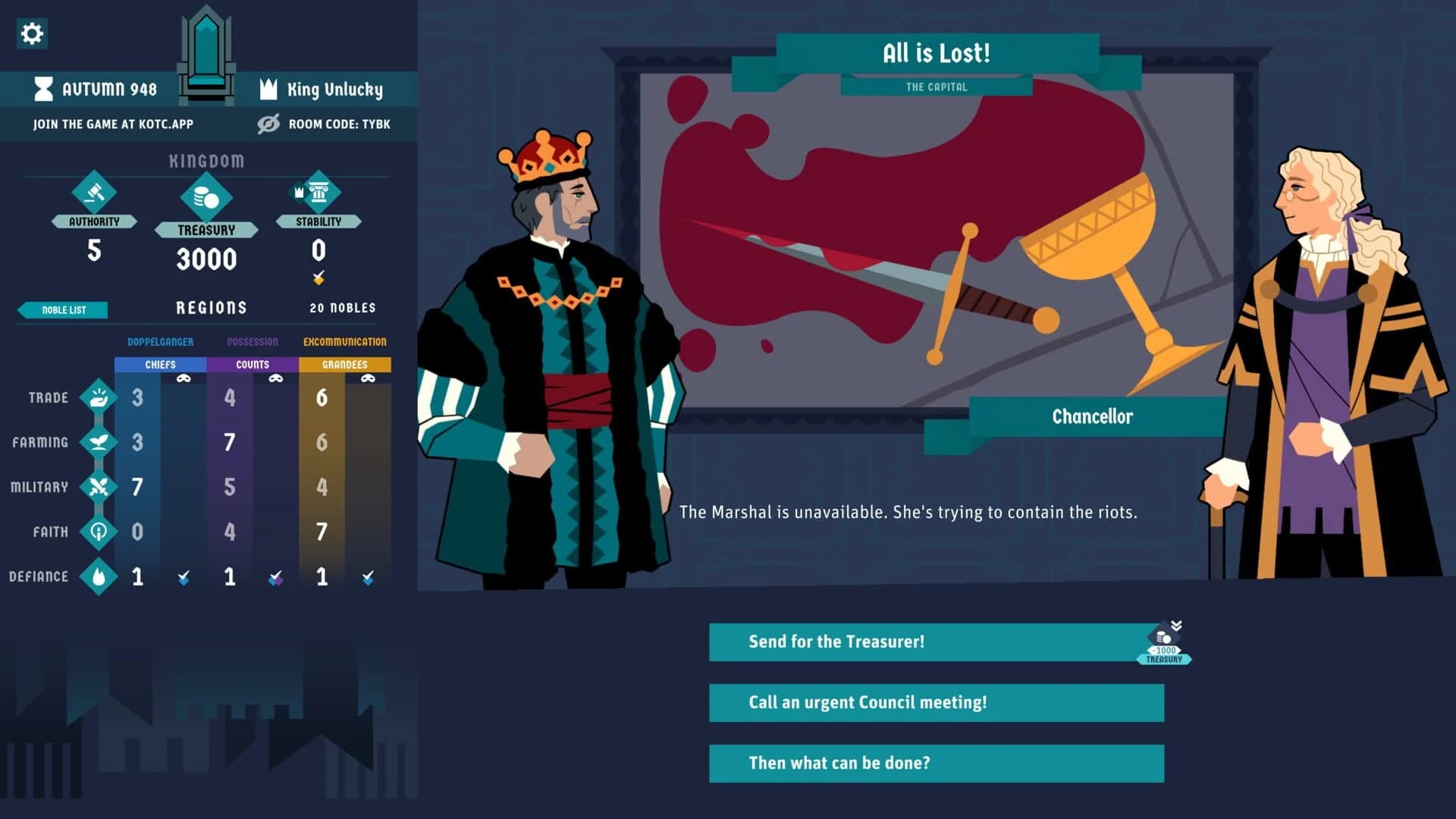
Task: Click the double chevron on the Treasurer option
Action: point(1176,625)
